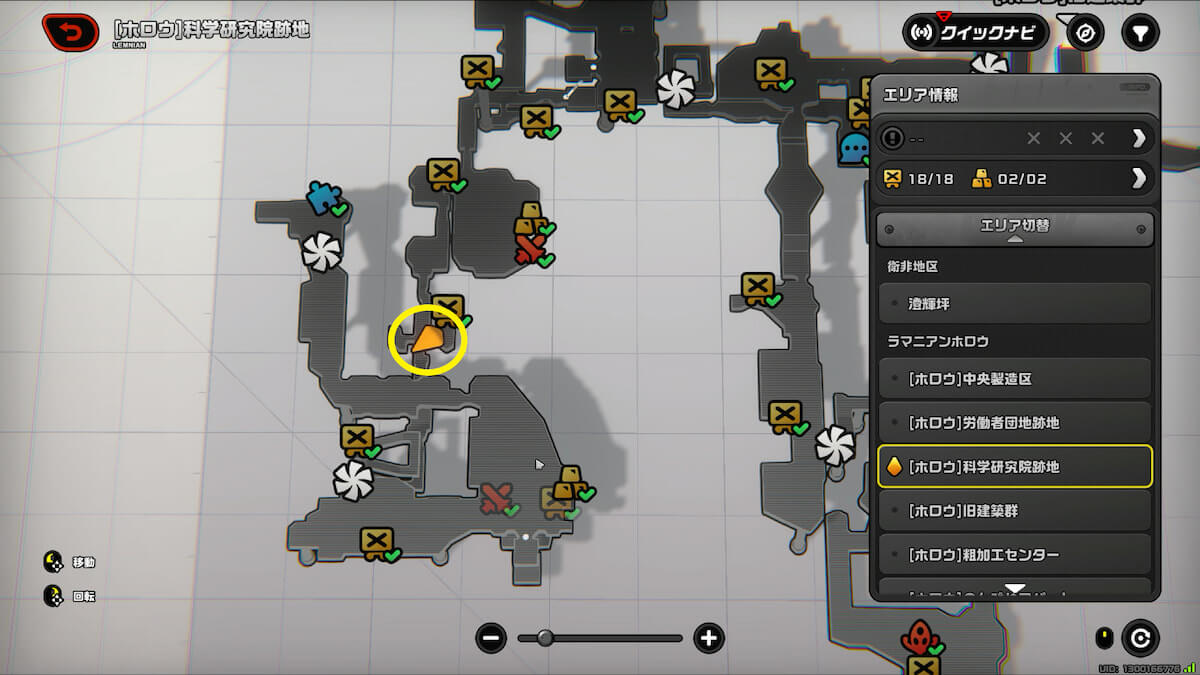Expand the エリア切替 area switcher
1200x675 pixels.
[1015, 228]
